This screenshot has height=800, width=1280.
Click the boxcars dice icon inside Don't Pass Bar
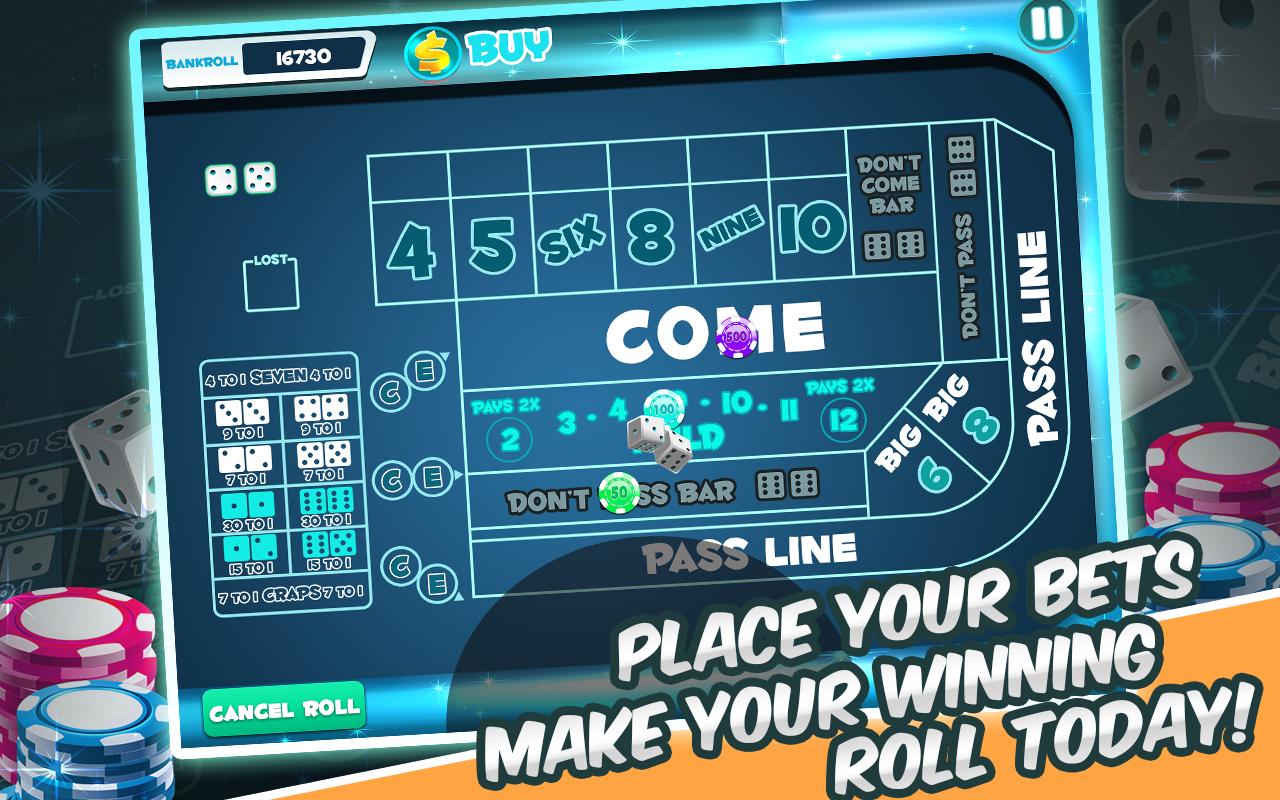tap(785, 485)
